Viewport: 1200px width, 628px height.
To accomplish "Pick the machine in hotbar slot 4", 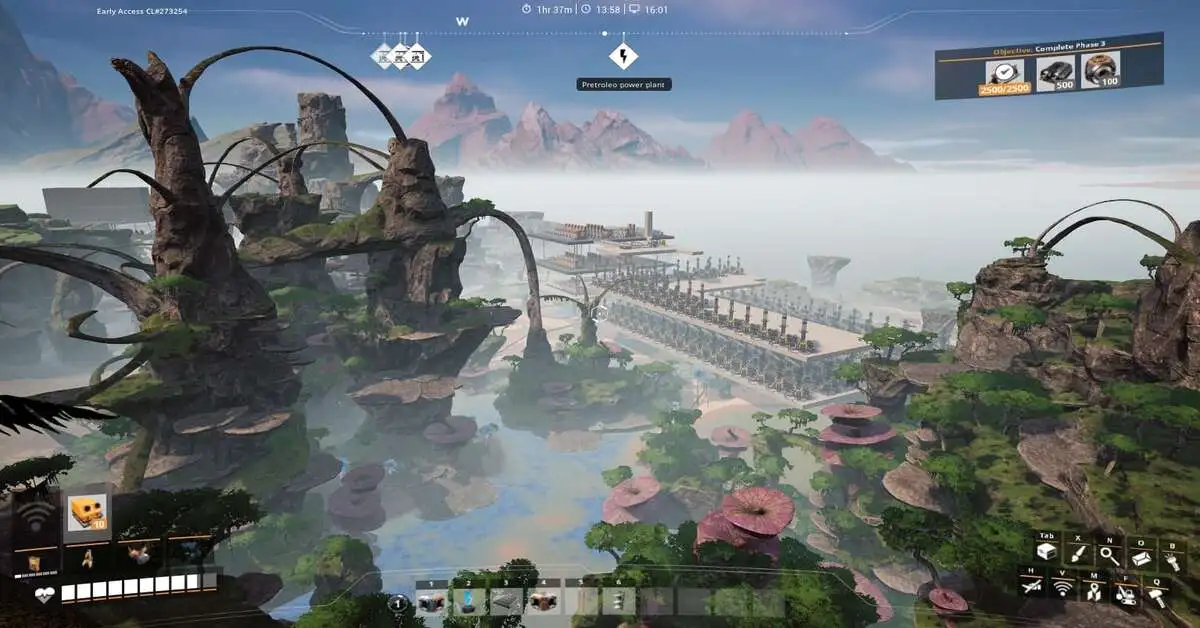I will point(543,601).
